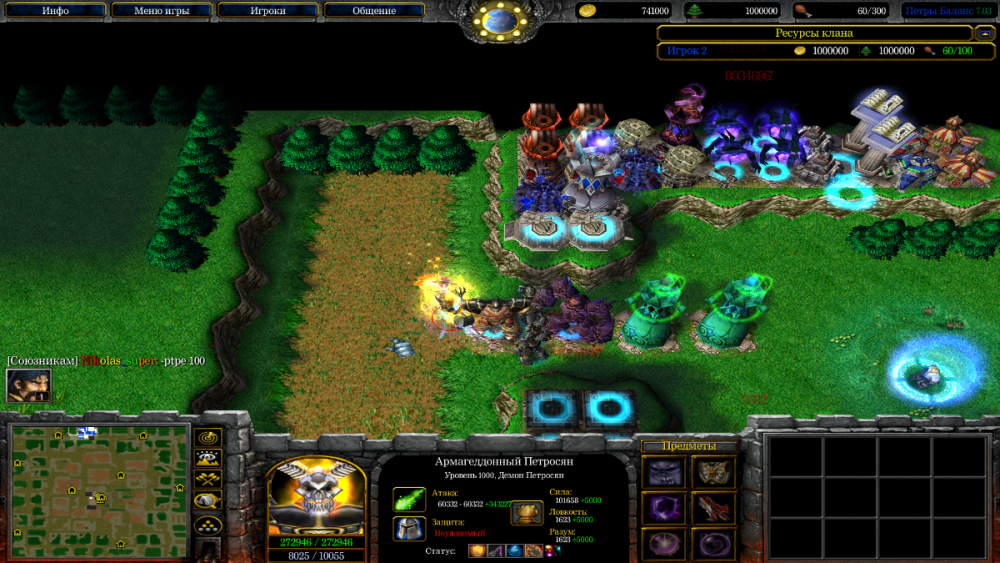
Task: Toggle minimap ally color mode (crossed axes)
Action: coord(209,480)
